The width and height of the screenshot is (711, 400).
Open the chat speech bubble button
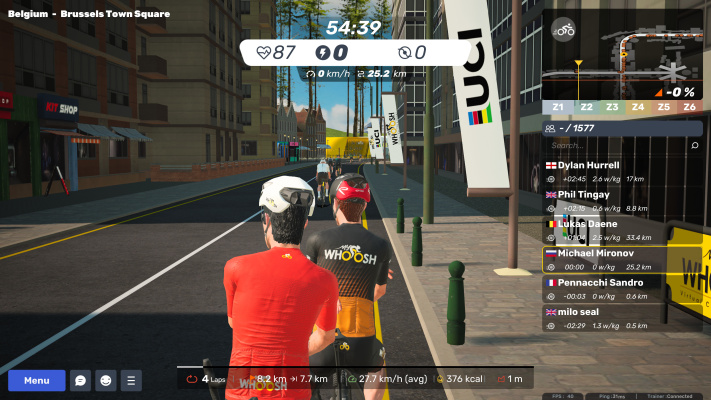tap(80, 381)
